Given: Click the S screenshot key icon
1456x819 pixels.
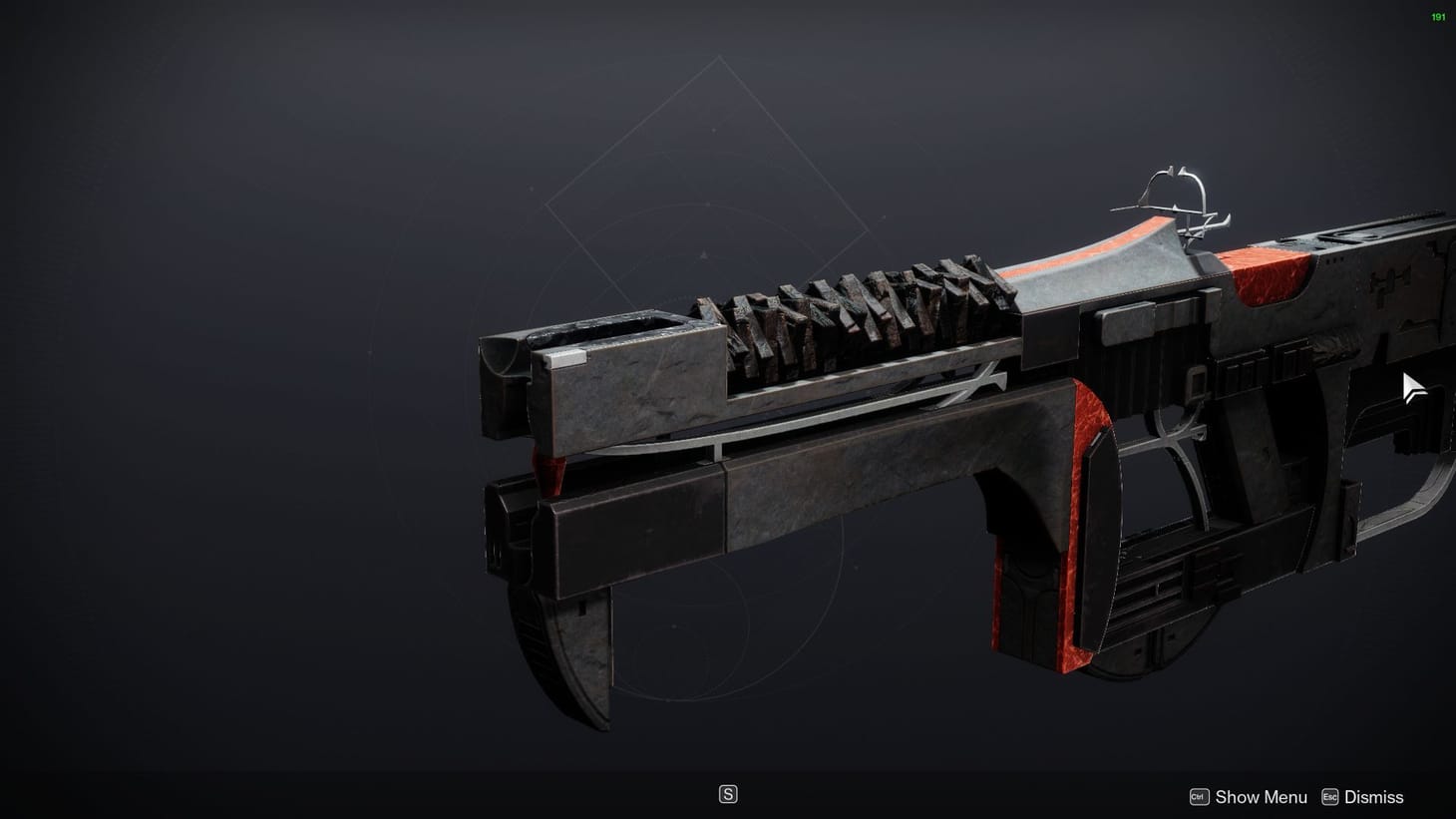Looking at the screenshot, I should click(x=729, y=793).
